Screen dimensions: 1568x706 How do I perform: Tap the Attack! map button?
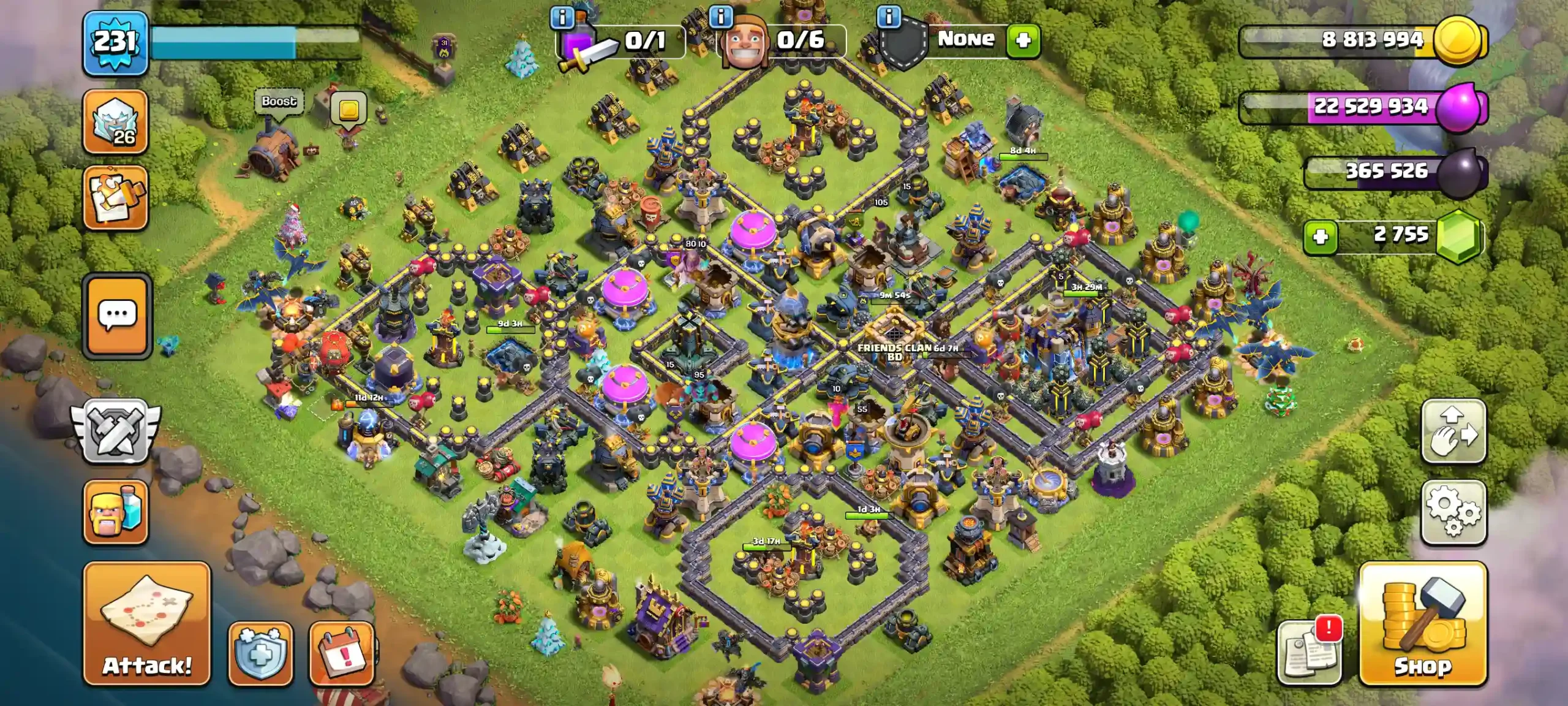pyautogui.click(x=147, y=623)
